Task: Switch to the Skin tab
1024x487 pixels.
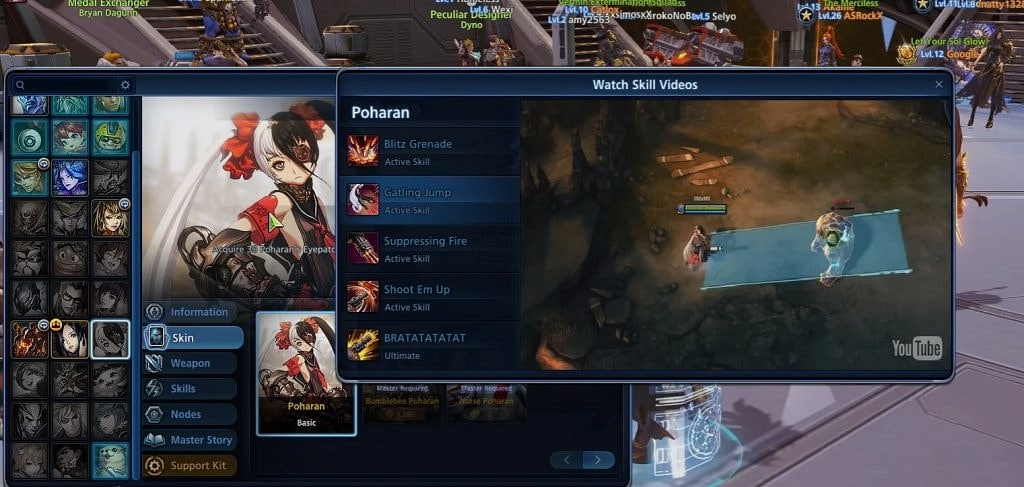Action: pyautogui.click(x=193, y=338)
